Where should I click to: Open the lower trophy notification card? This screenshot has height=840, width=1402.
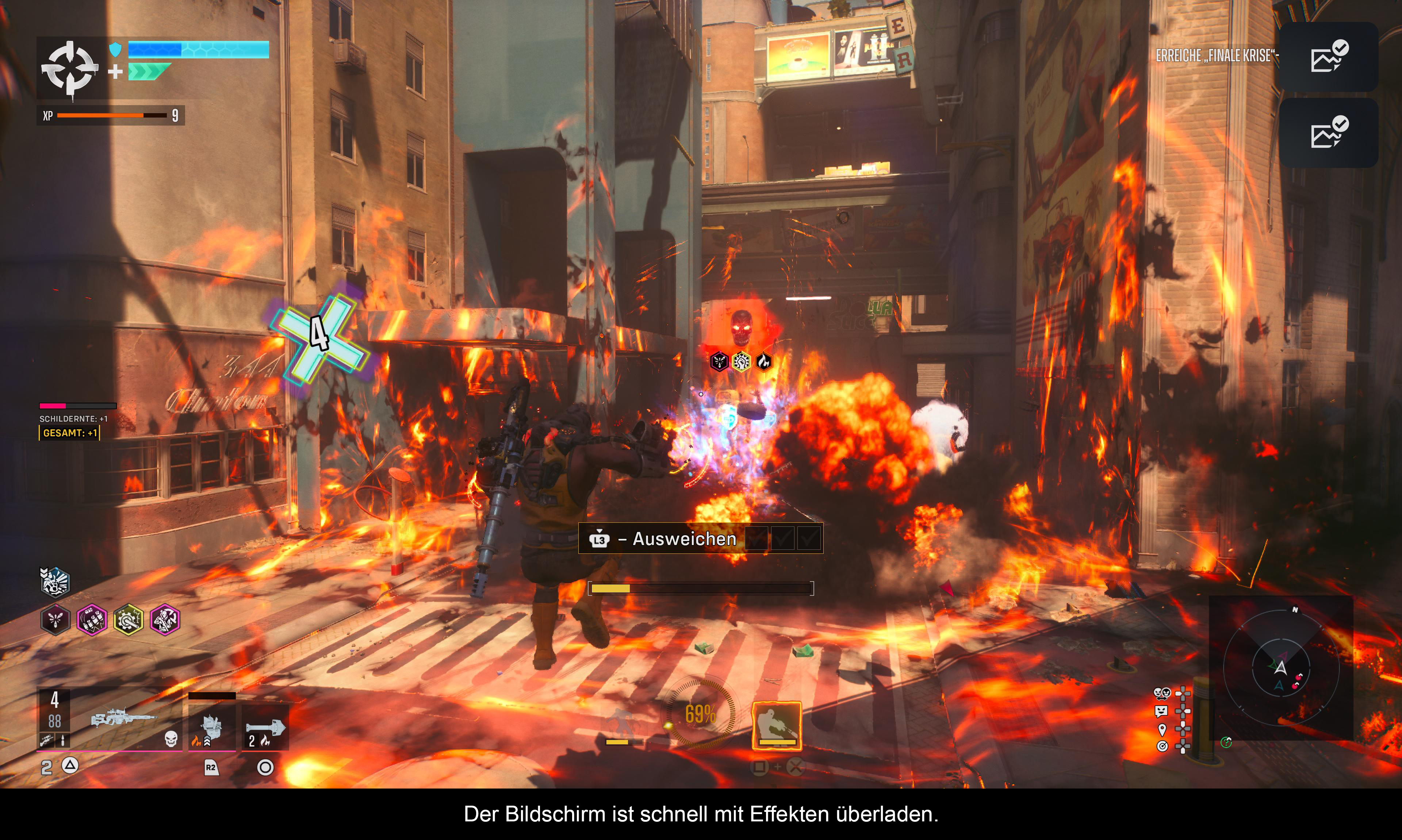click(x=1328, y=133)
